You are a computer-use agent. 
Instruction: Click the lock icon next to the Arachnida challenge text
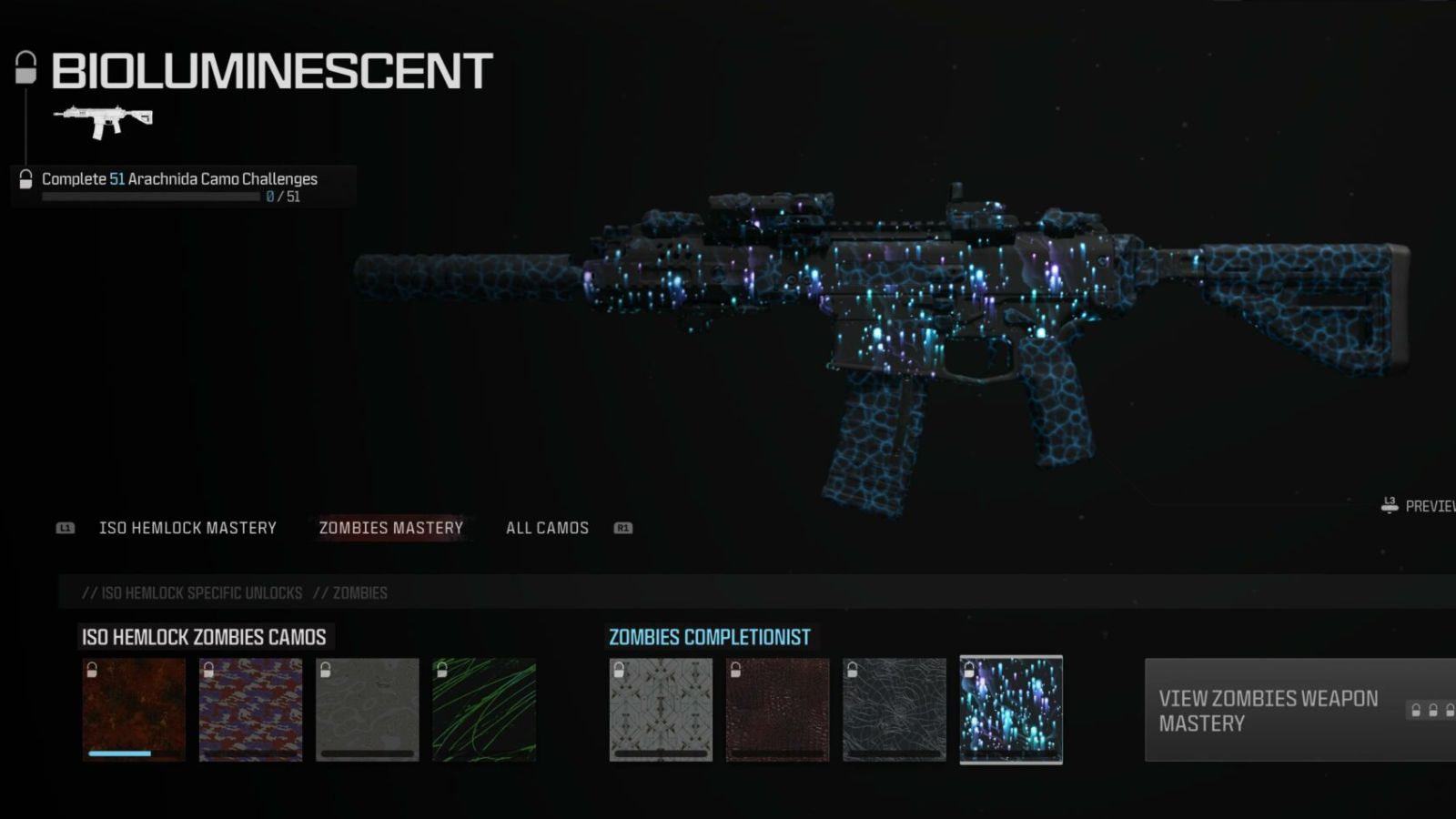coord(25,178)
